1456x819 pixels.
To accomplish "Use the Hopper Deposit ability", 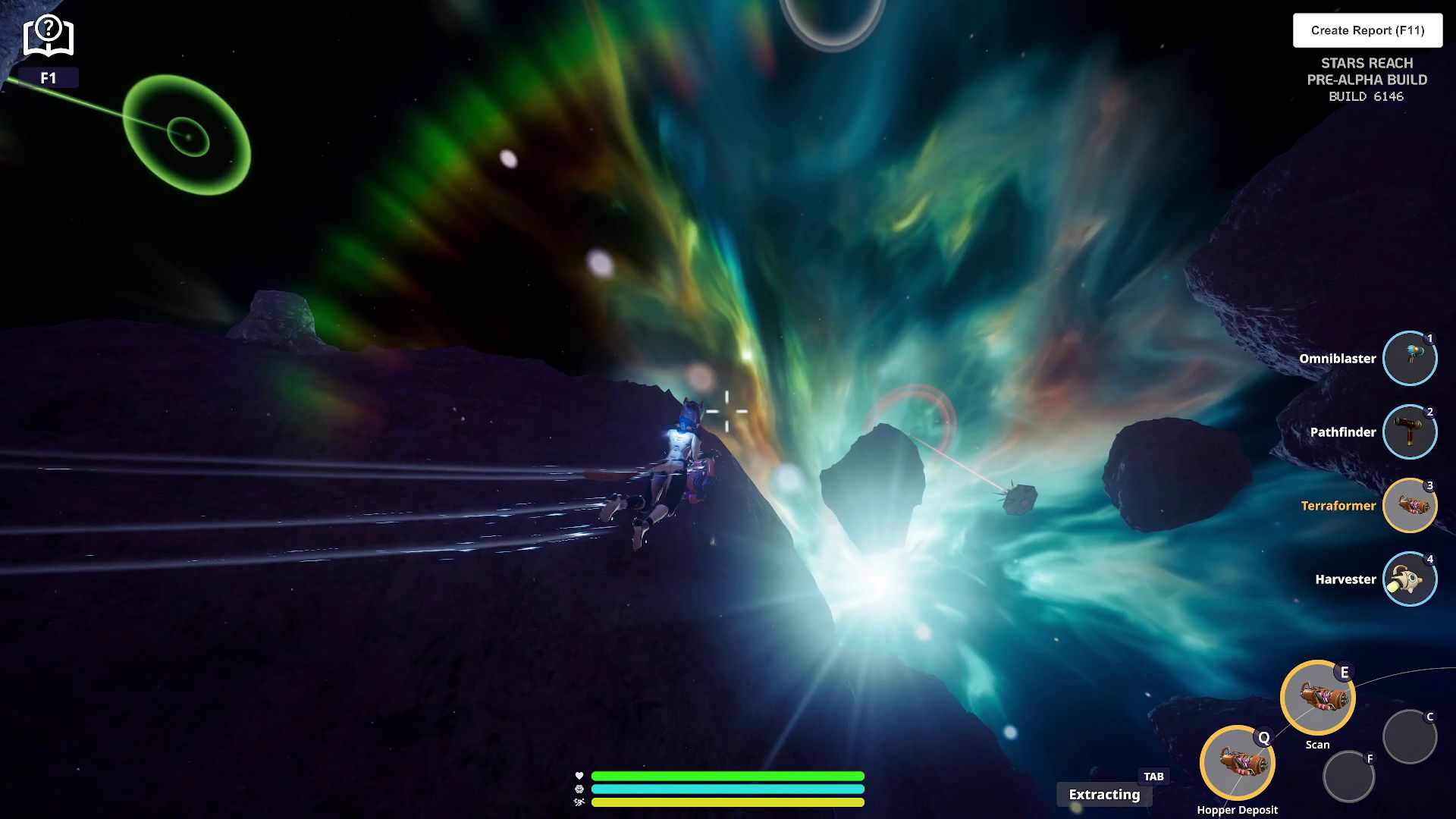I will [1237, 763].
